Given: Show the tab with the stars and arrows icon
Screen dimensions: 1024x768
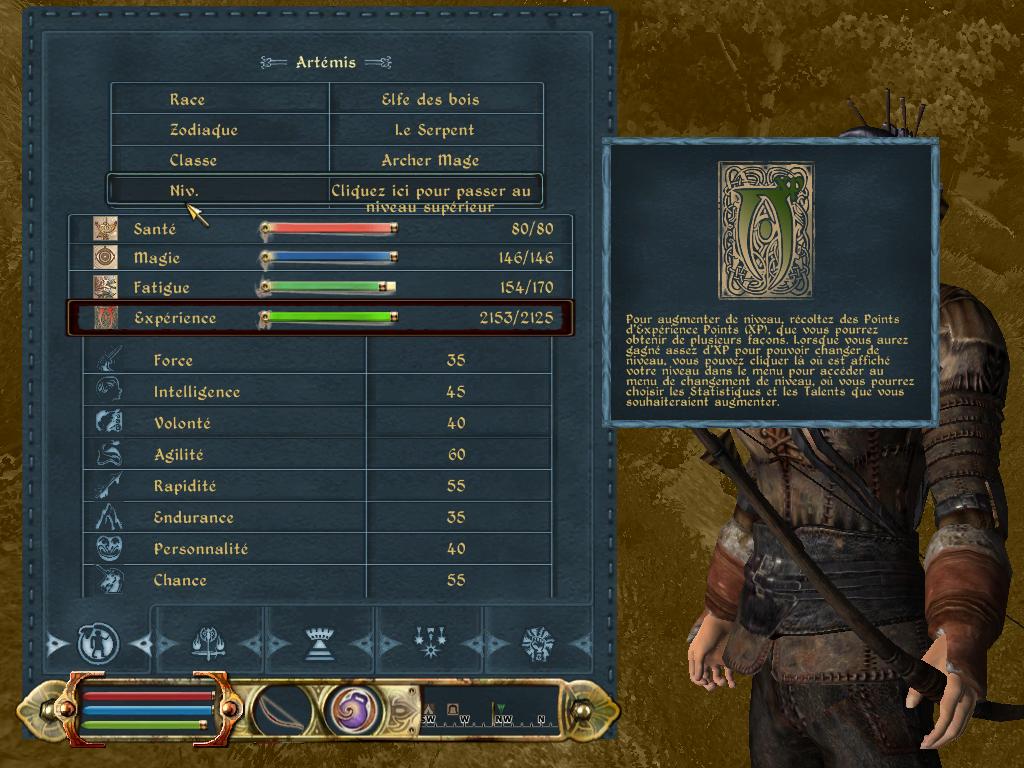Looking at the screenshot, I should click(430, 644).
